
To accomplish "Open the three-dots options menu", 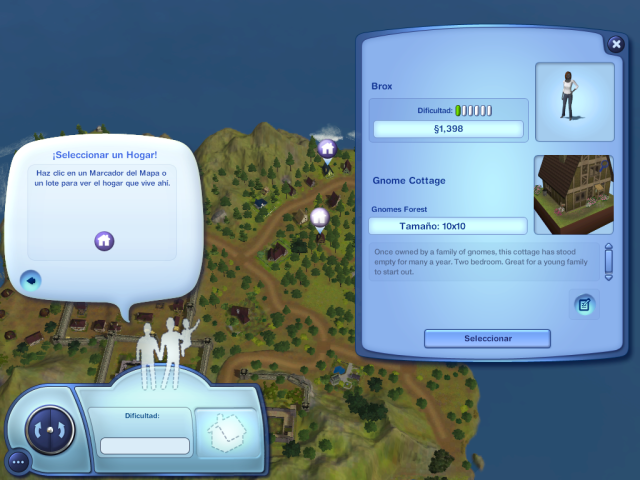I will [17, 461].
